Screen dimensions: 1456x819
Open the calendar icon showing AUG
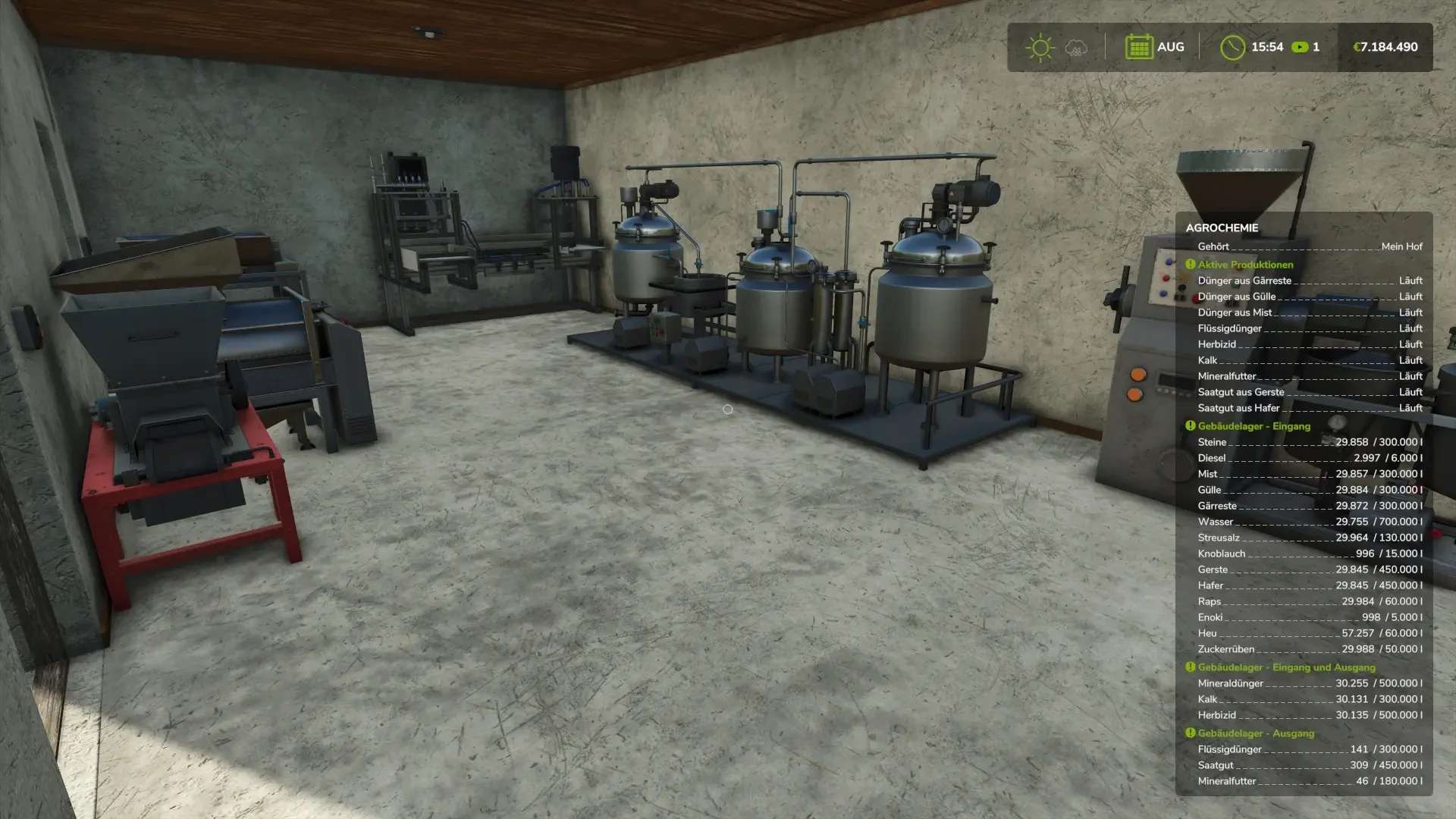click(1138, 47)
